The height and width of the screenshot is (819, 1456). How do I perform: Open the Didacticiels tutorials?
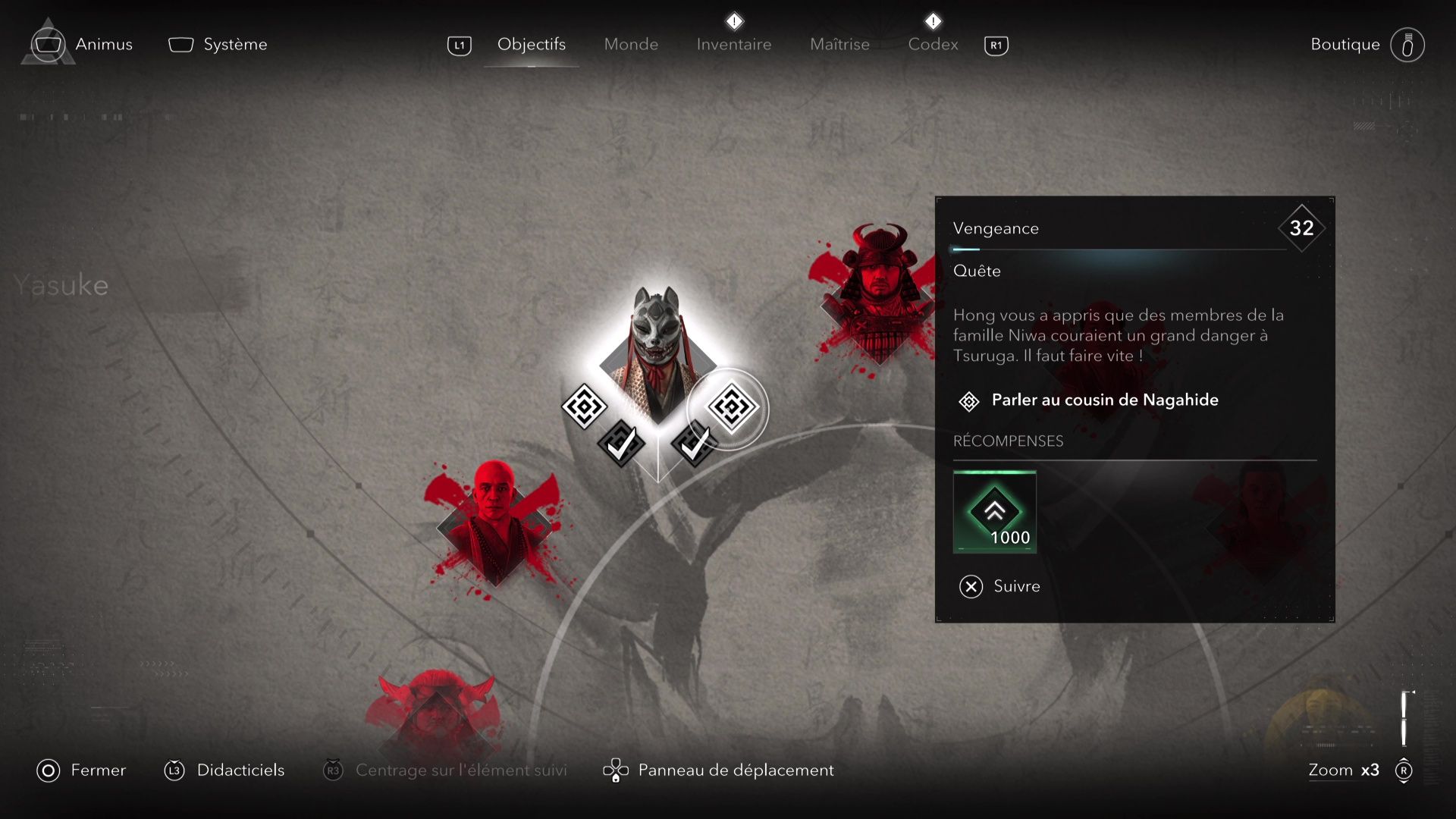[x=224, y=770]
